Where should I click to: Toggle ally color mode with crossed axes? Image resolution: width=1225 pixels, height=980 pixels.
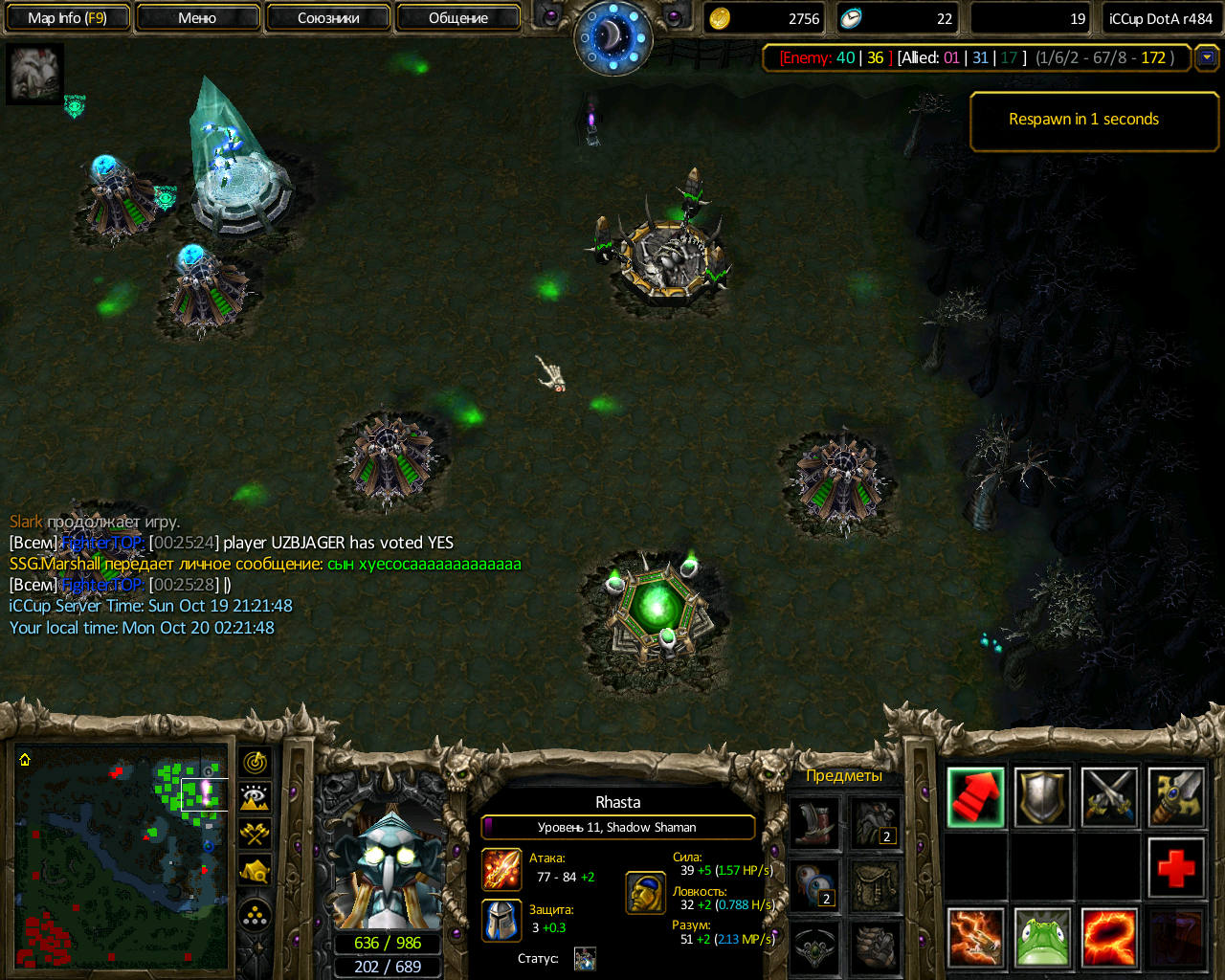[255, 834]
